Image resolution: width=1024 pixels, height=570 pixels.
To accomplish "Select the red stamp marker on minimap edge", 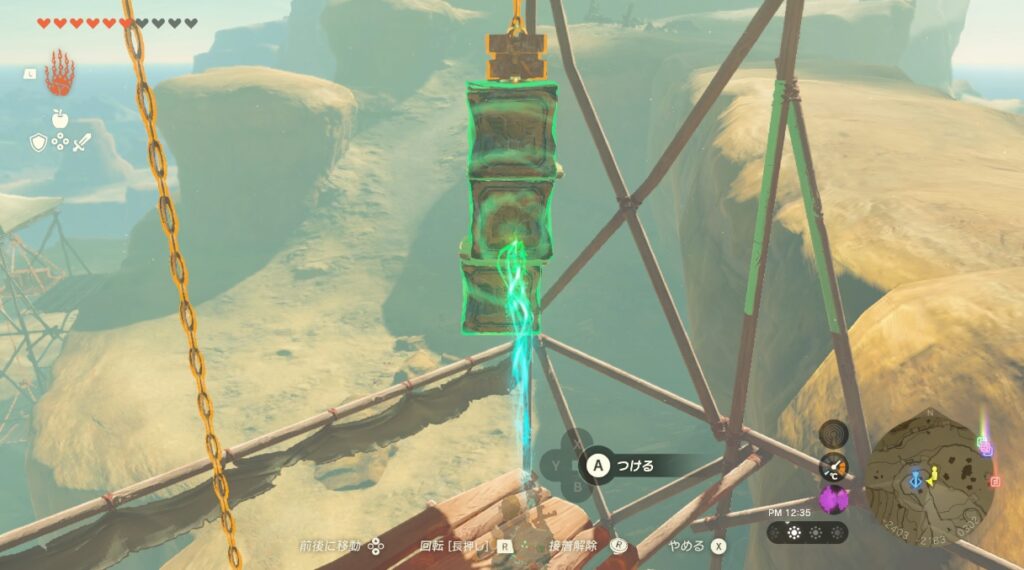I will click(x=994, y=481).
